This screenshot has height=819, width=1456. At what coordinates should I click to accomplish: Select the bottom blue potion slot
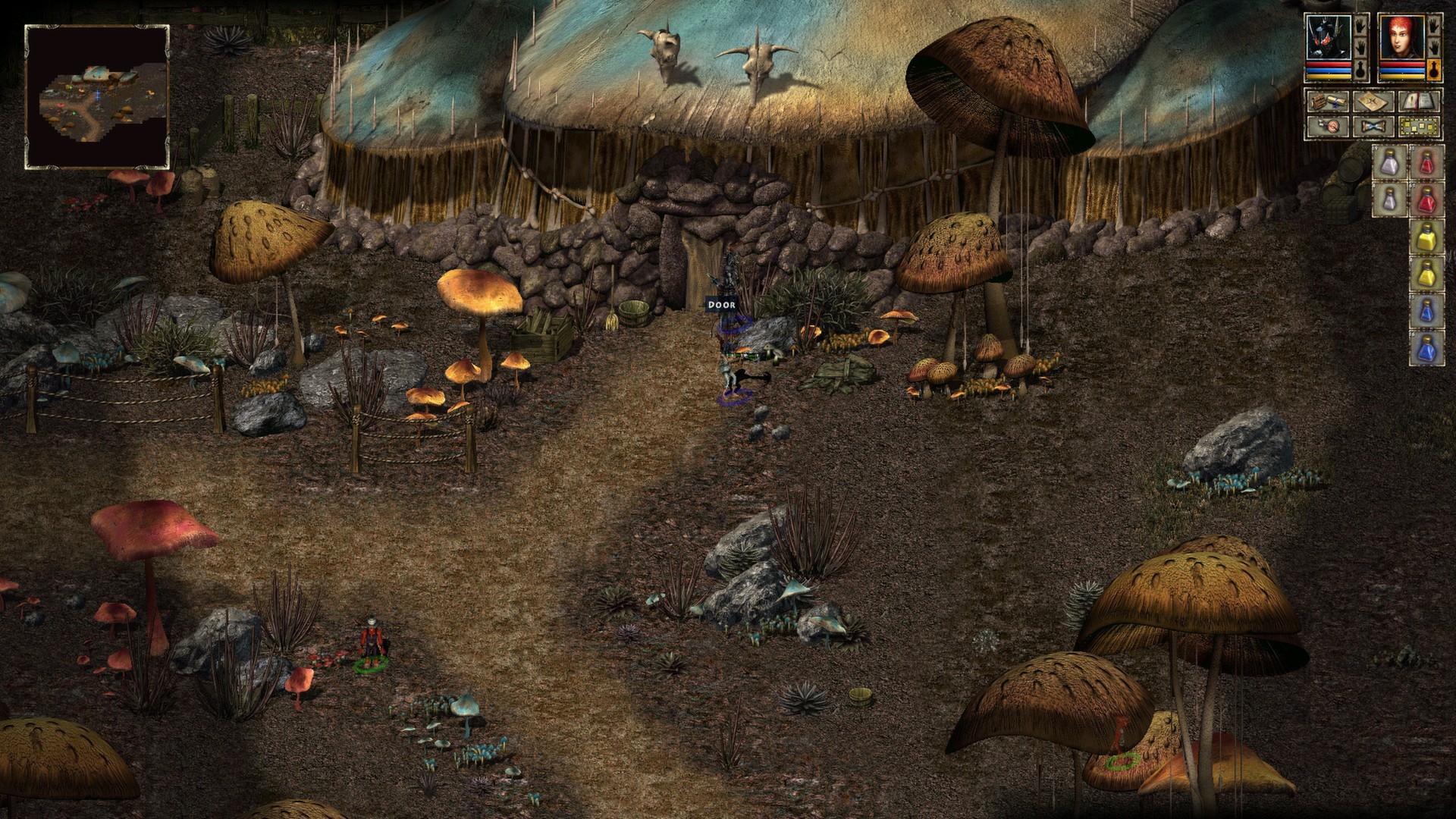(x=1426, y=347)
